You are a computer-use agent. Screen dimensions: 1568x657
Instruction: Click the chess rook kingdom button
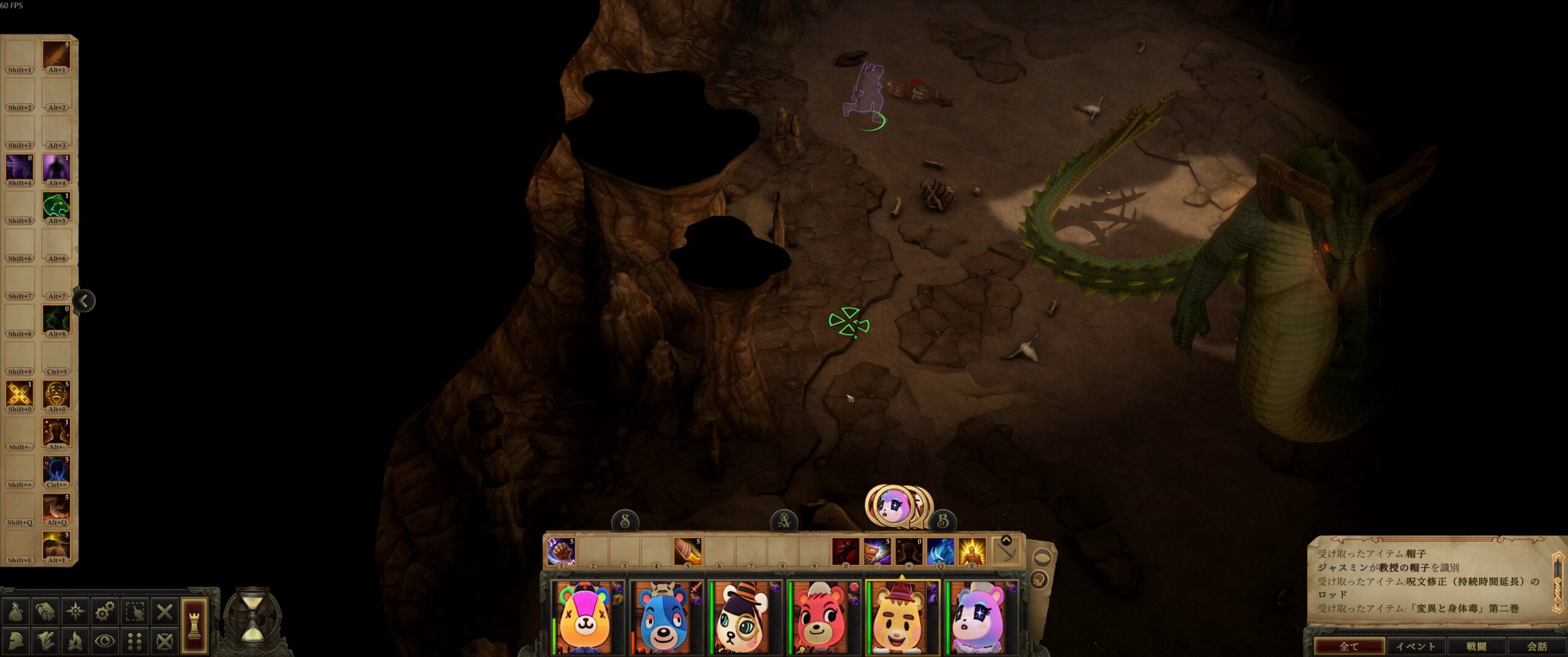click(194, 626)
